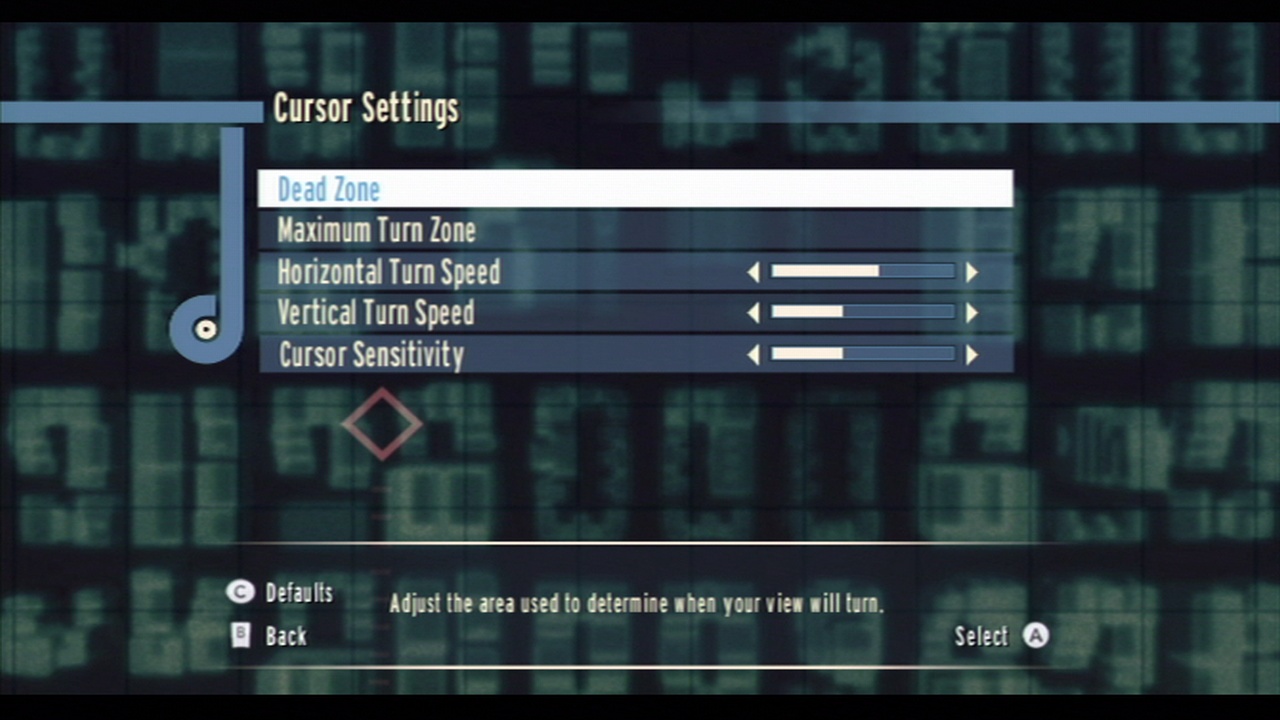Confirm with the Select option

pos(1000,636)
